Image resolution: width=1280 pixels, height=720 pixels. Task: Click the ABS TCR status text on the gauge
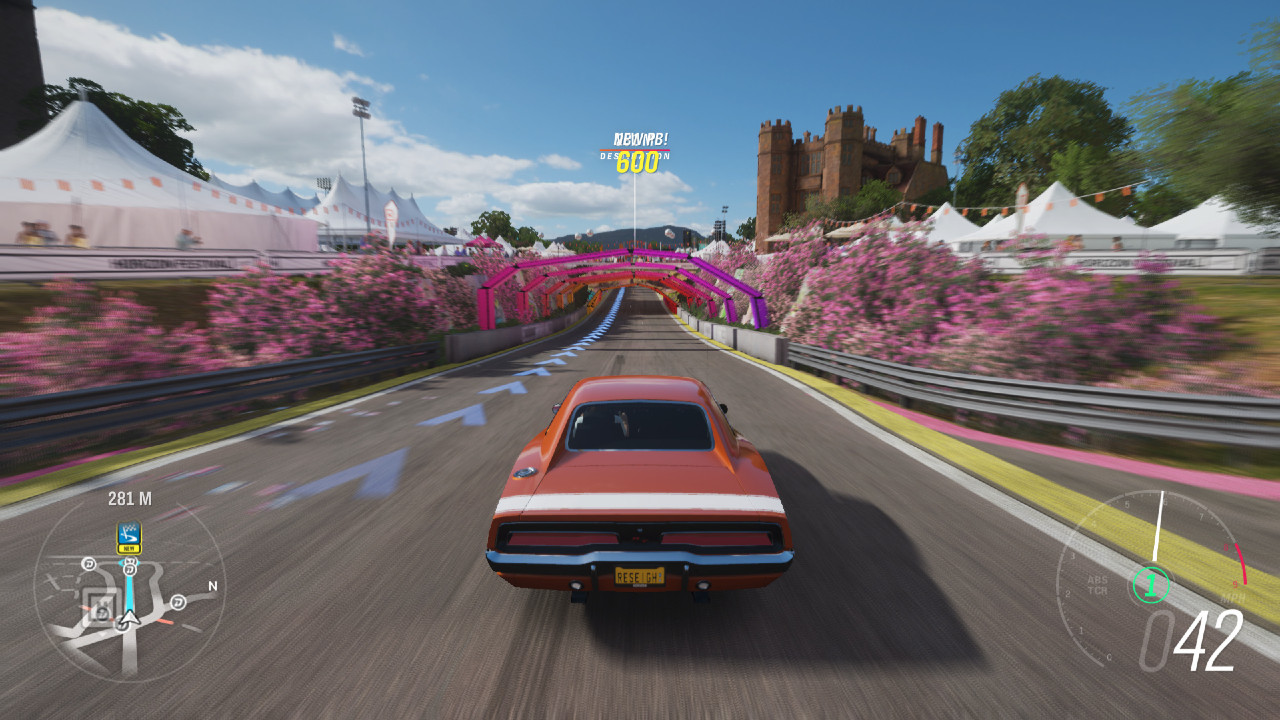pyautogui.click(x=1097, y=584)
